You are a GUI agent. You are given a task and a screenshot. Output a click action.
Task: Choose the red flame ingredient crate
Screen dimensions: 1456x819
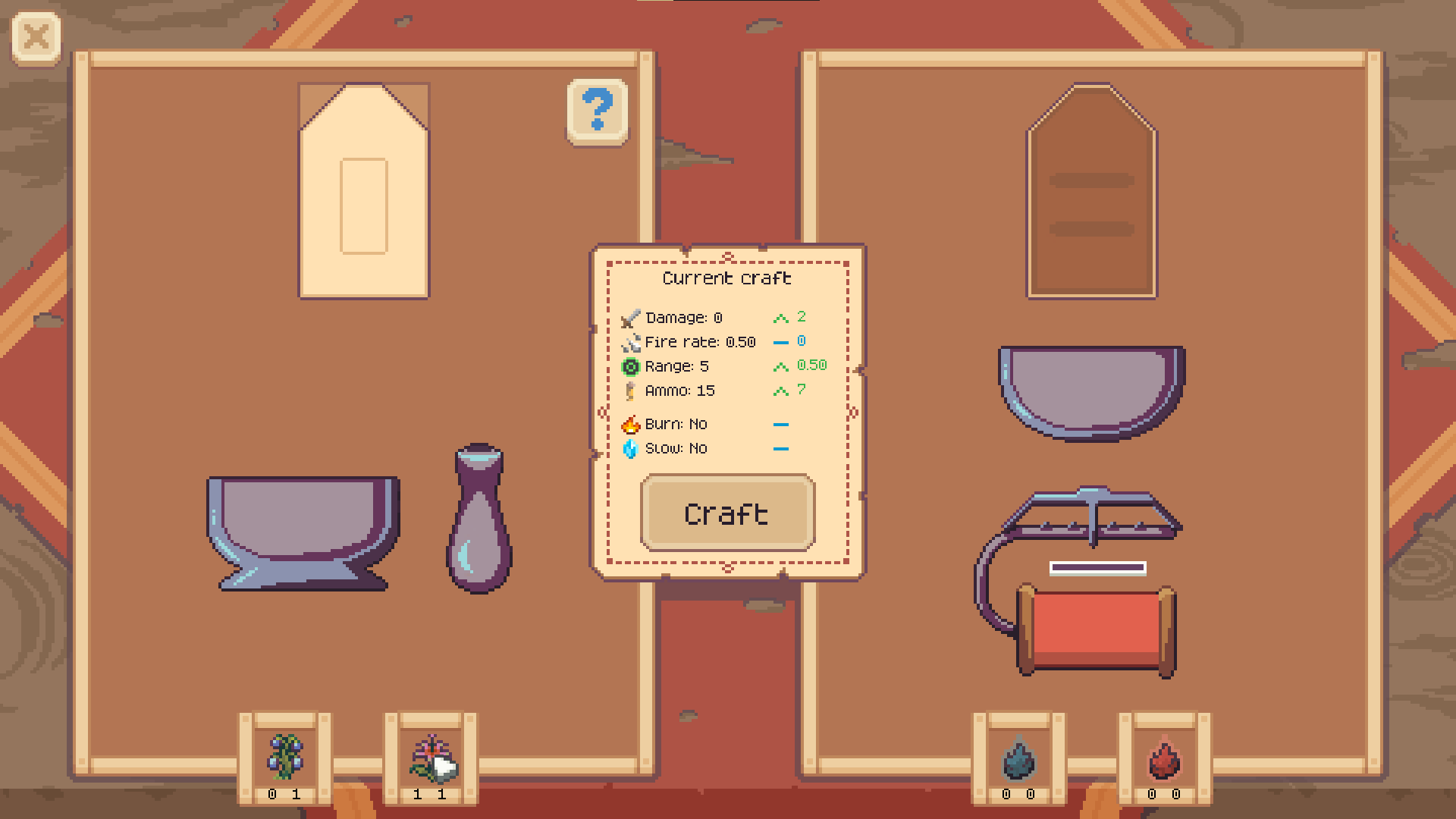pyautogui.click(x=1164, y=758)
